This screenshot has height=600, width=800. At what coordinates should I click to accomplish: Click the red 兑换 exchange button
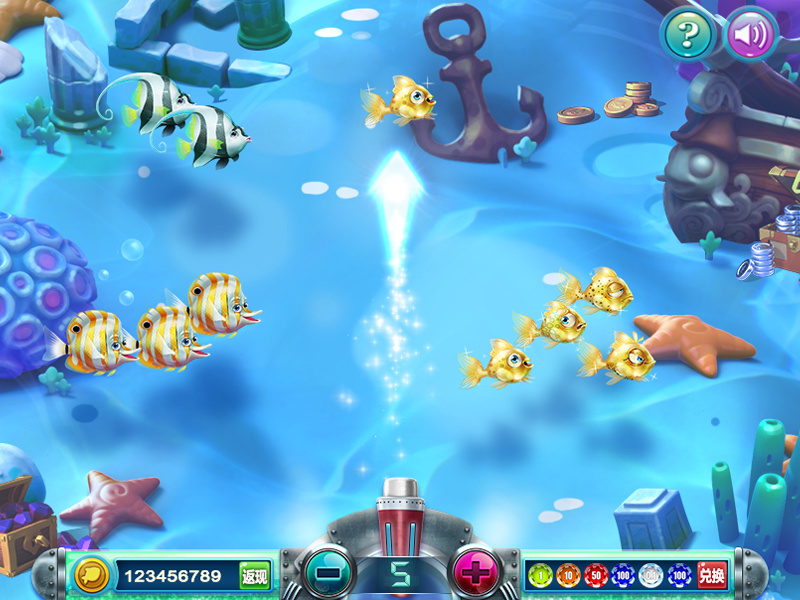point(711,575)
